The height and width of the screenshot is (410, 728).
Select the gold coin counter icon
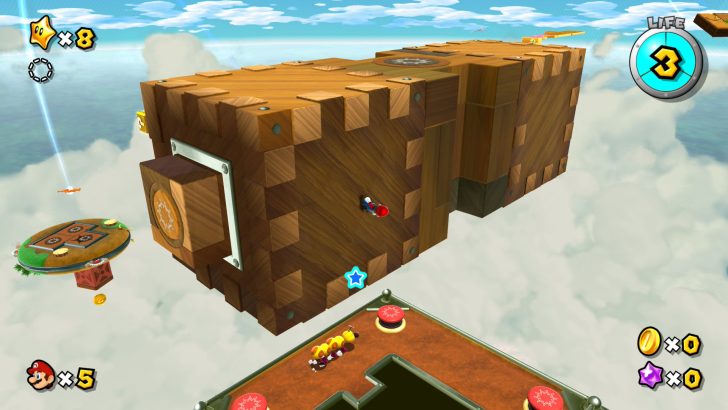click(x=648, y=343)
